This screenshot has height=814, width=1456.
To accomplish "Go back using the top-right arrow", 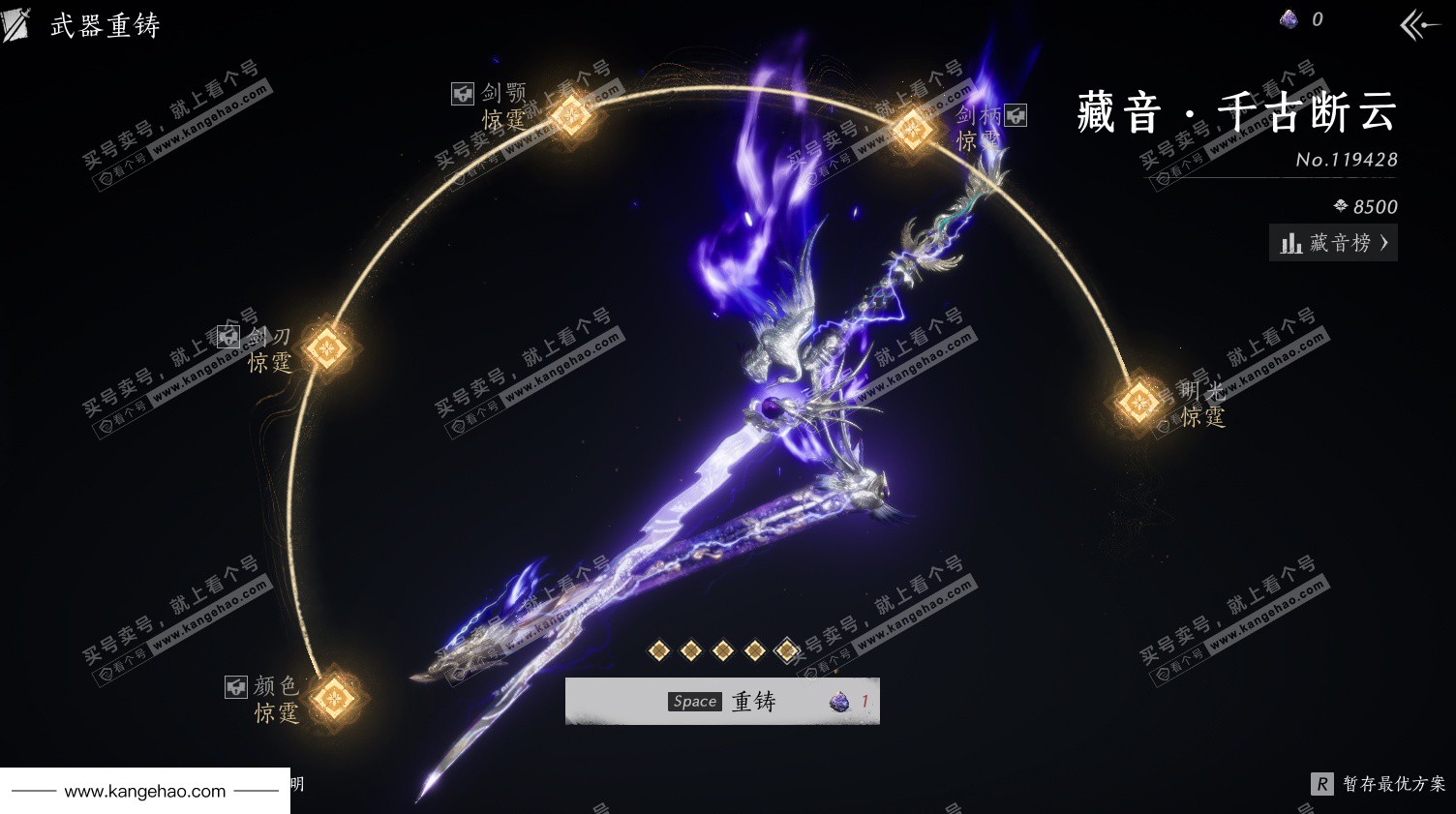I will click(x=1419, y=25).
